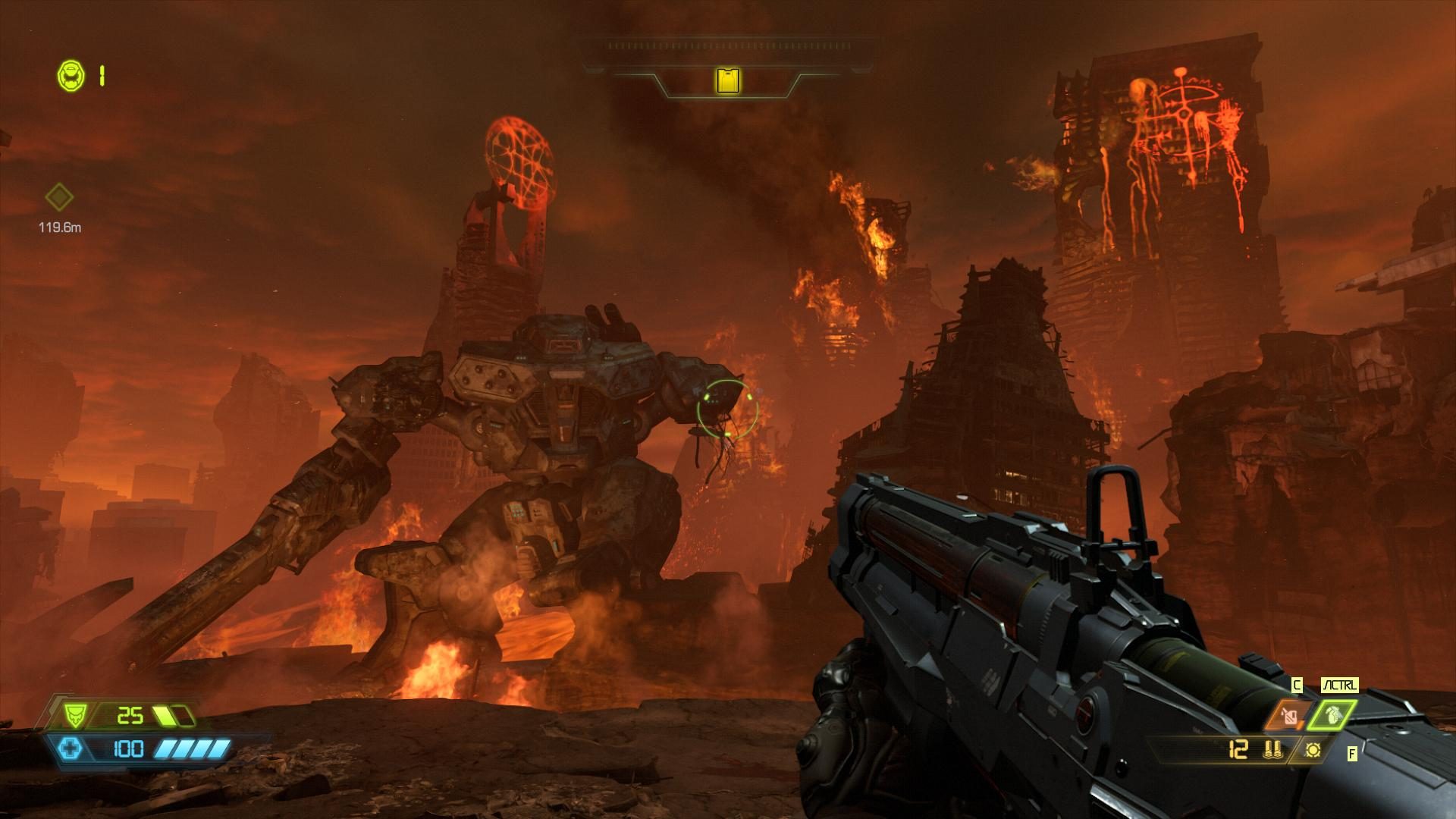Click the armor value reading 25
Image resolution: width=1456 pixels, height=819 pixels.
click(130, 714)
